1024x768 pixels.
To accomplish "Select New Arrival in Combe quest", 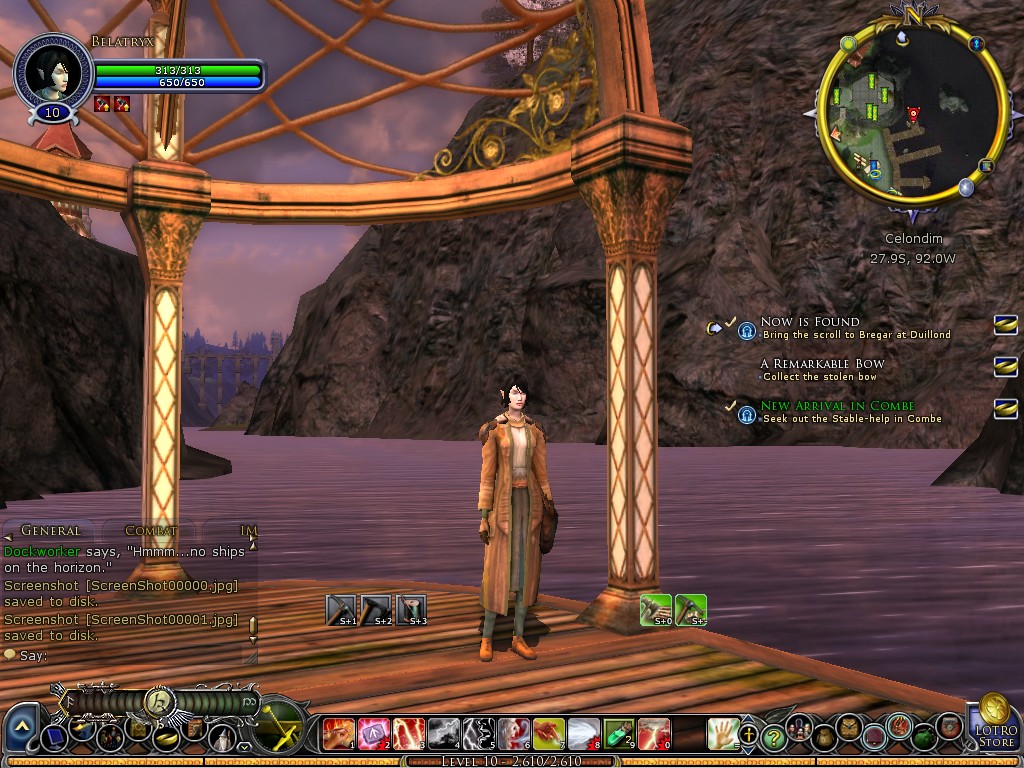I will 837,406.
